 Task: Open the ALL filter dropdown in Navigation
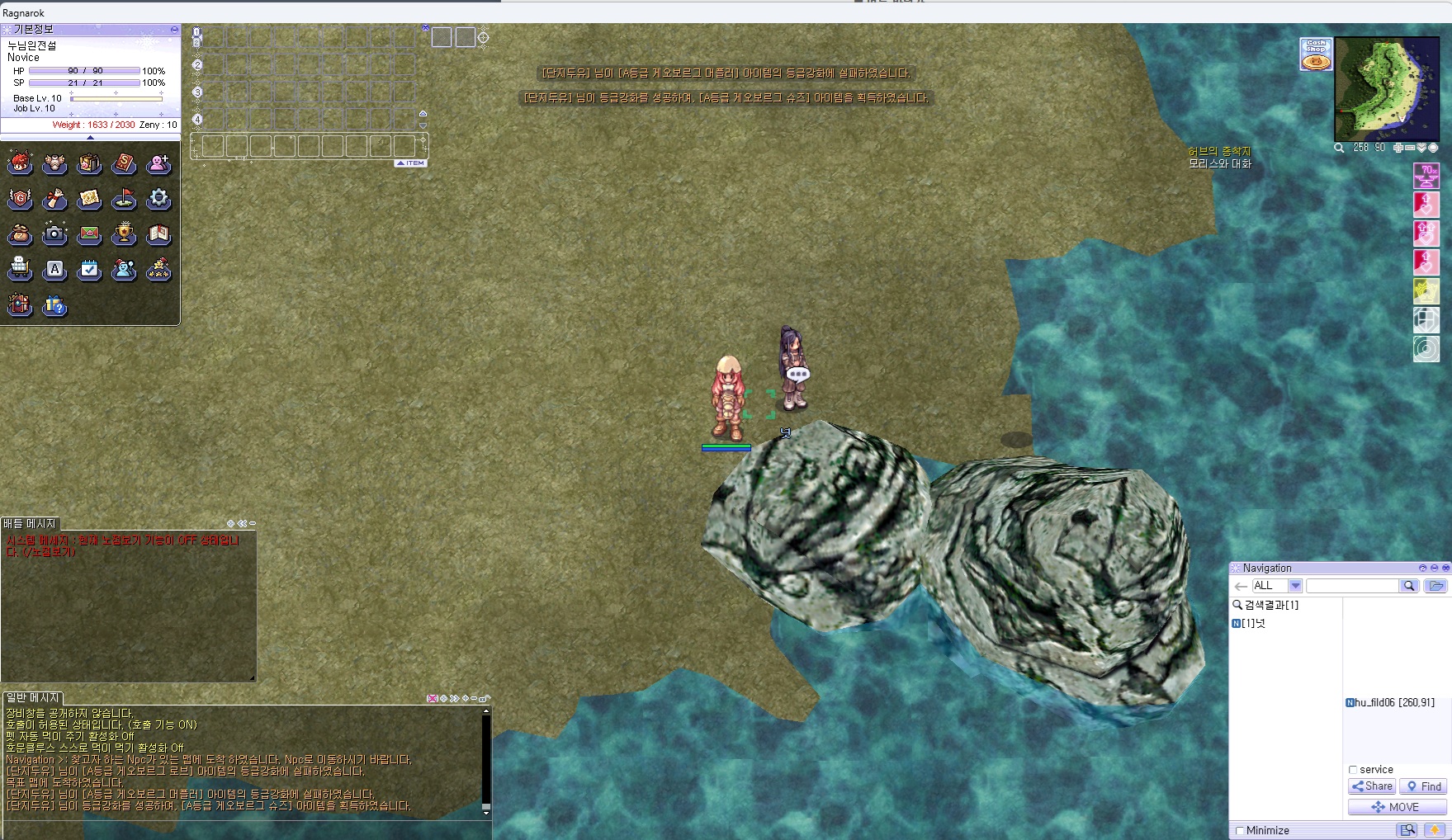1295,586
